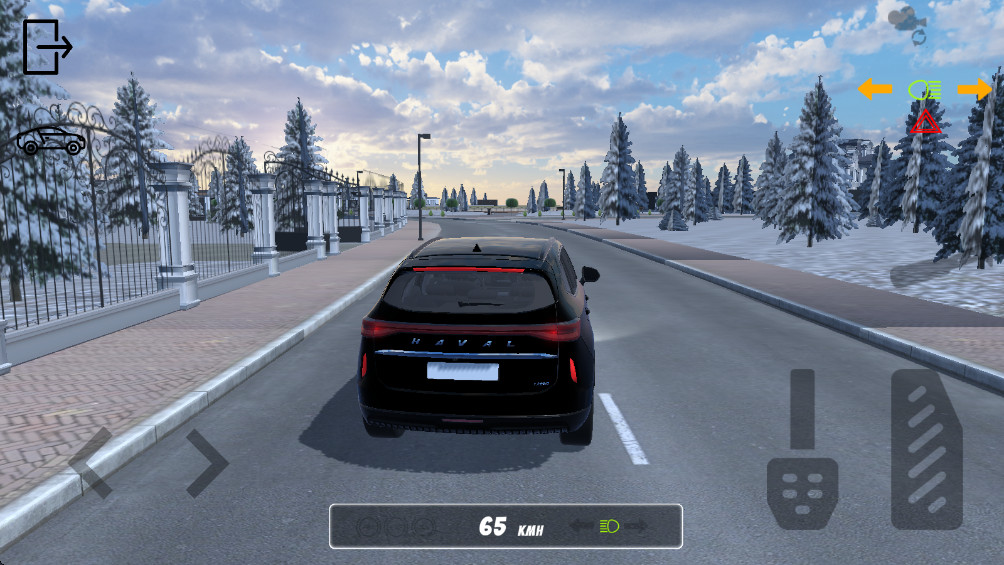Steer left with the left chevron
This screenshot has width=1004, height=565.
(x=92, y=463)
